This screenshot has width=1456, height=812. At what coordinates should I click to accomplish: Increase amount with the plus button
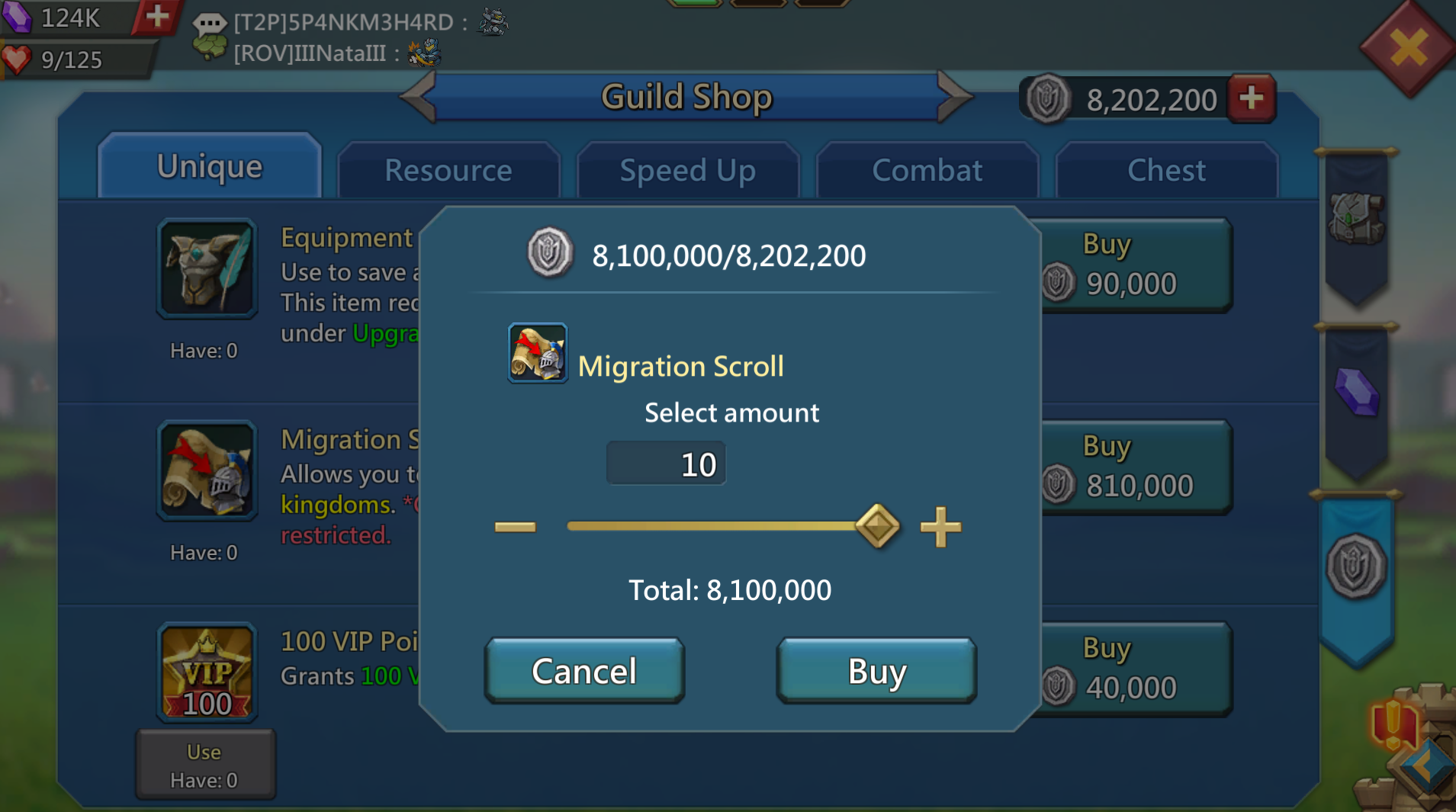click(940, 527)
